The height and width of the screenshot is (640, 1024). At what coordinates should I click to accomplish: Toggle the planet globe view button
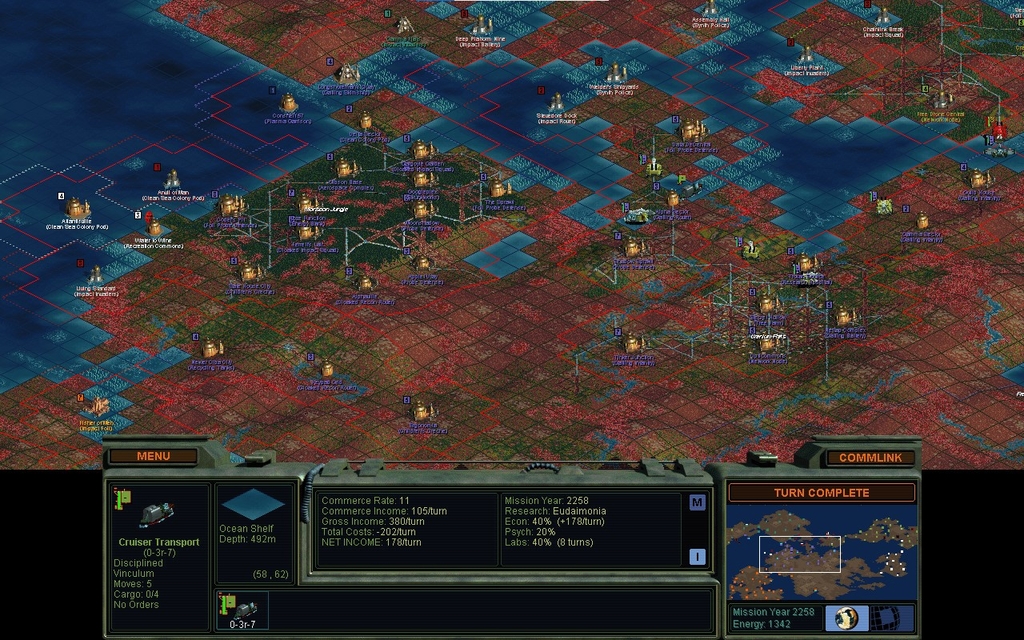846,617
